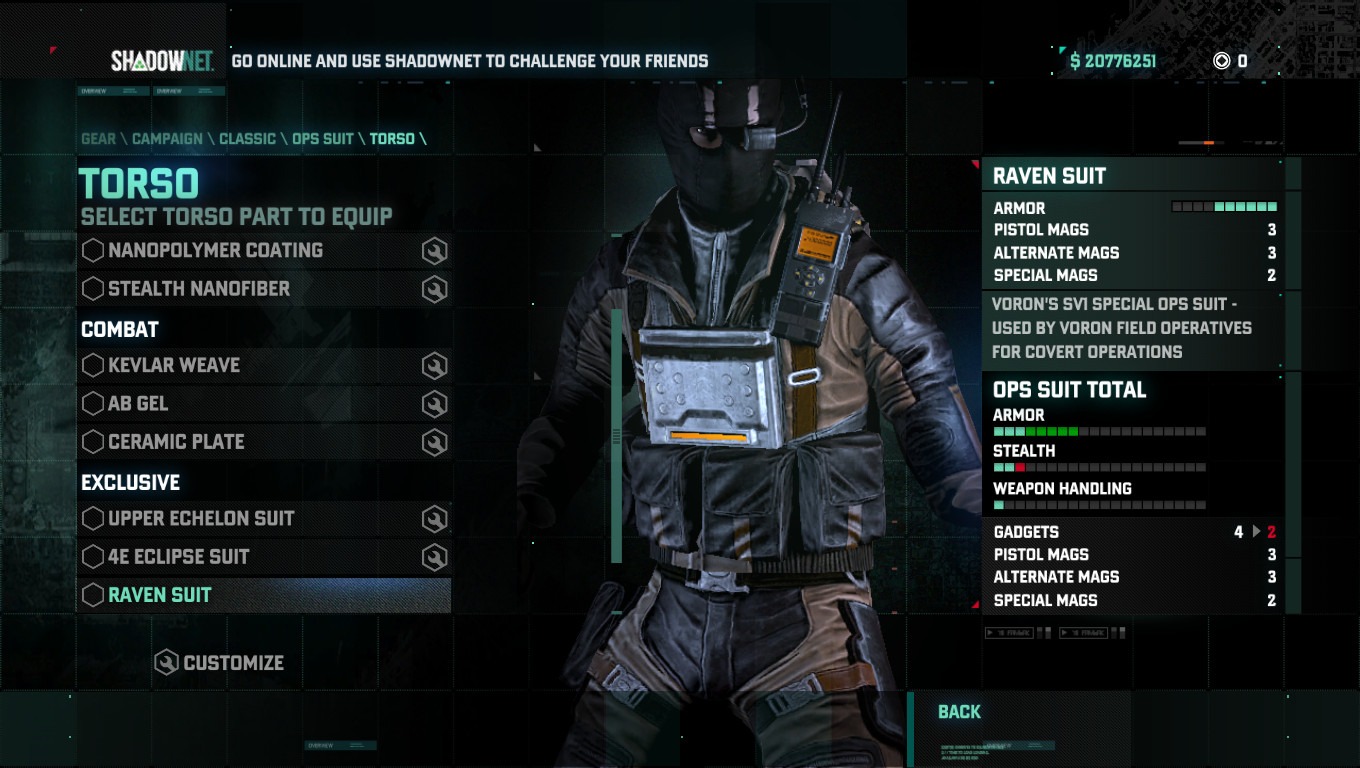Open customization for Kevlar Weave
This screenshot has height=768, width=1360.
432,365
